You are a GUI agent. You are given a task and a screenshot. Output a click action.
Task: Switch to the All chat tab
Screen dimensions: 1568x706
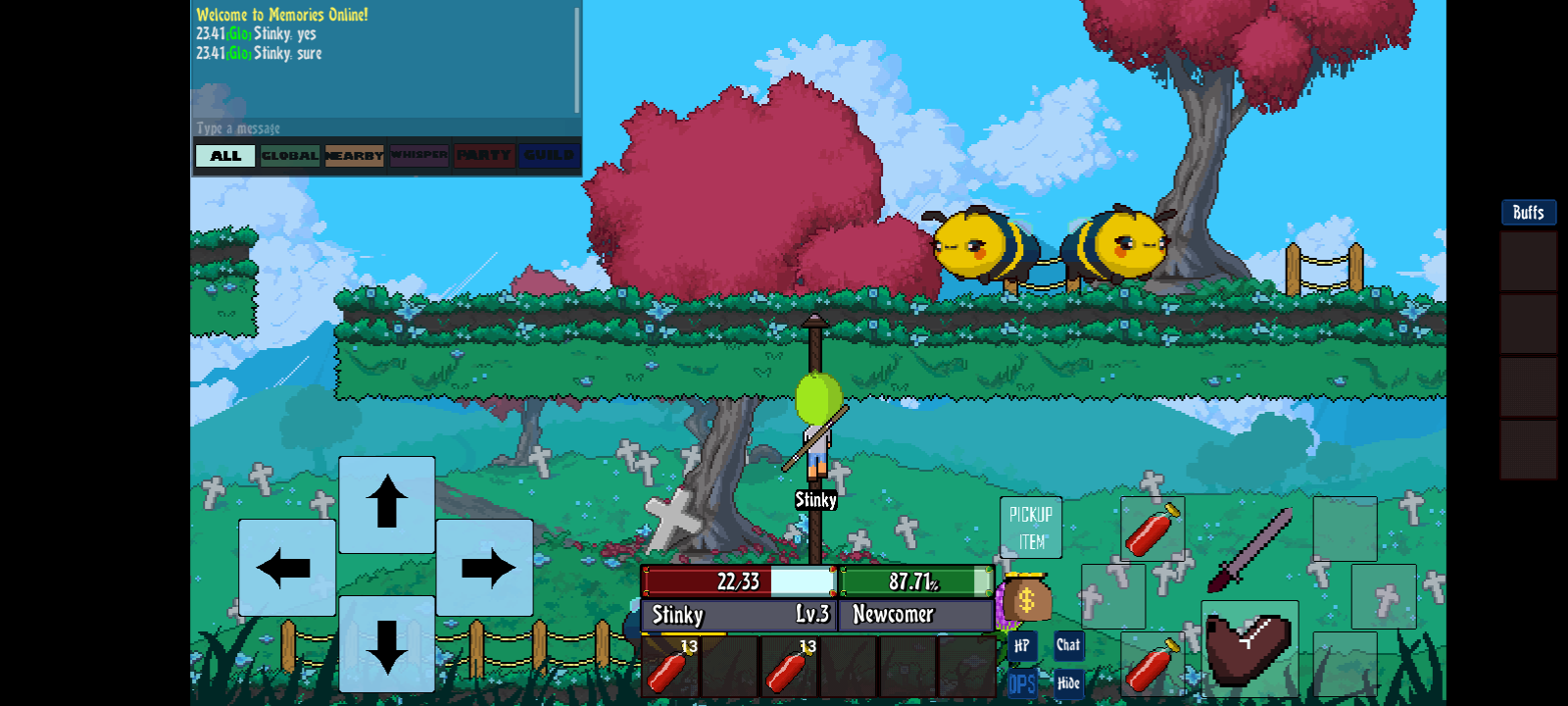pos(225,156)
